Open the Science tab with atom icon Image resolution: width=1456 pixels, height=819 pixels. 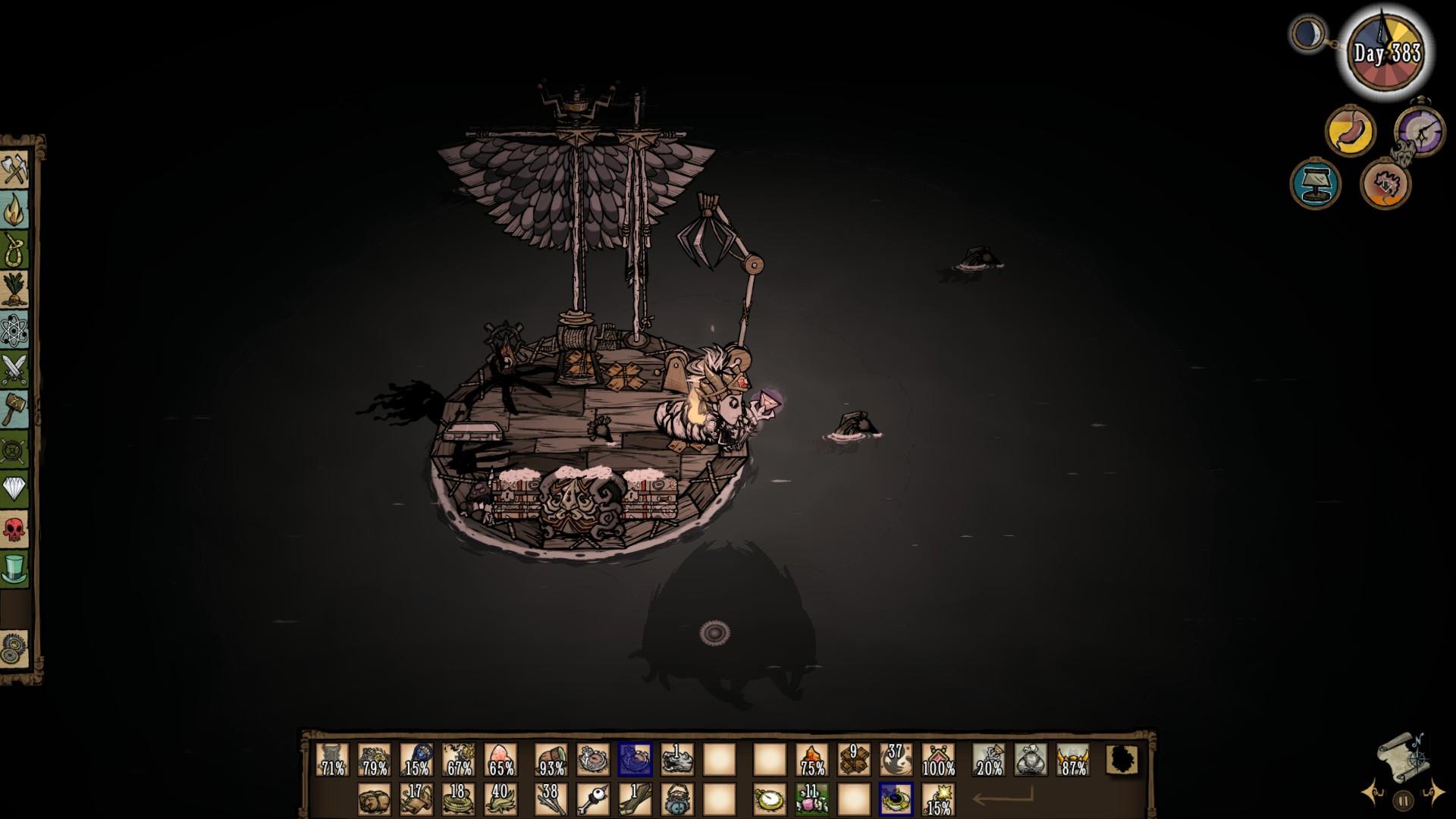point(14,331)
